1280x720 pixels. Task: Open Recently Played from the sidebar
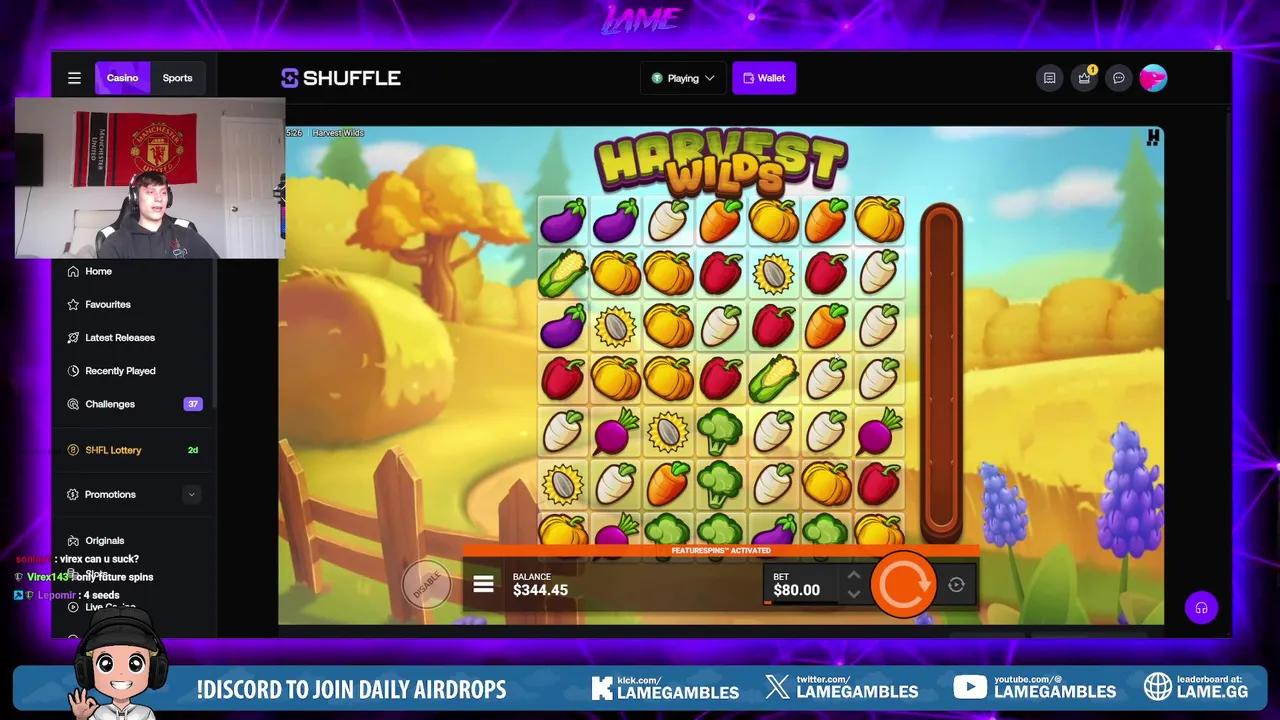pyautogui.click(x=120, y=370)
